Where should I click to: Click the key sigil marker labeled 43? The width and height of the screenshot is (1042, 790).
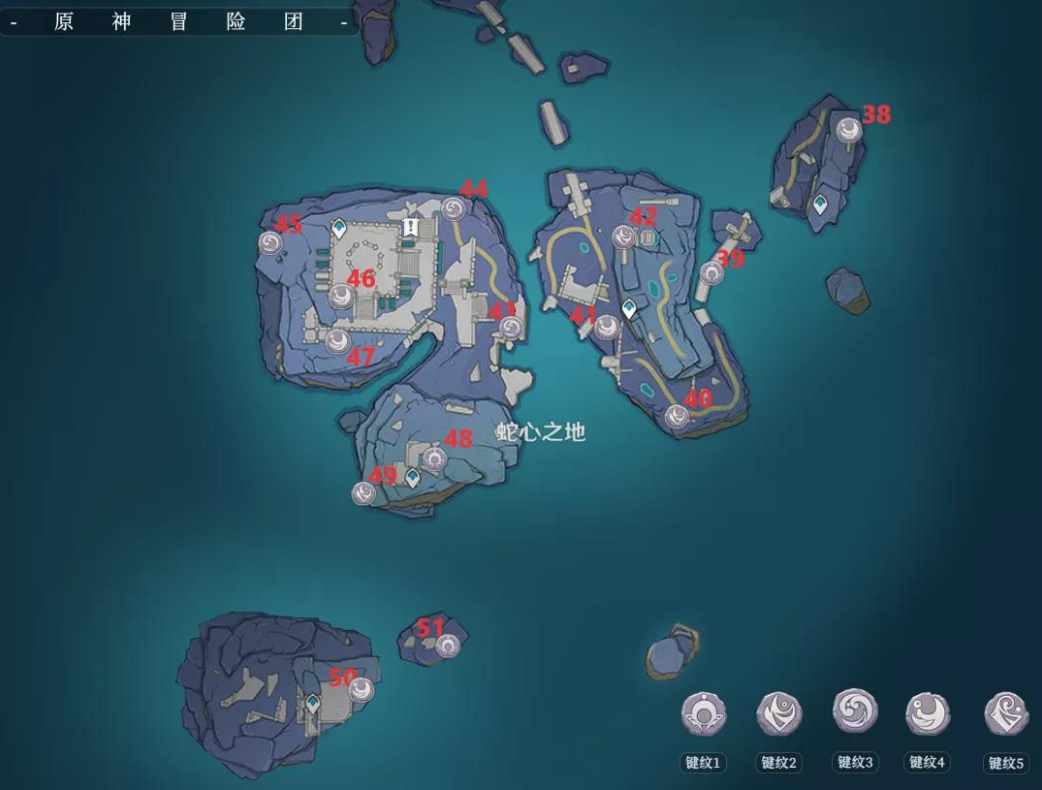[510, 327]
